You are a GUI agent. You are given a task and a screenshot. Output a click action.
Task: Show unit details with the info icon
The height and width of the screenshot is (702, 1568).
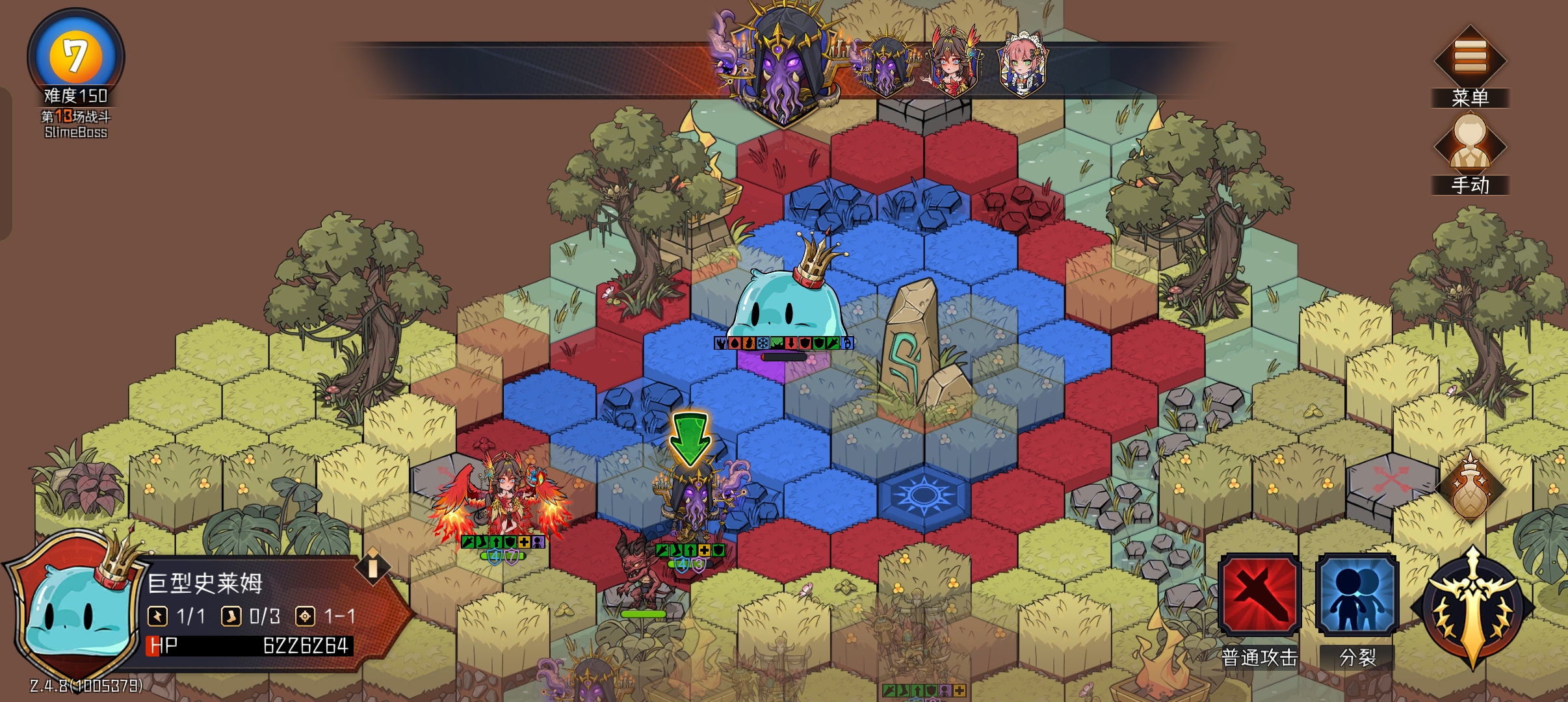tap(372, 567)
